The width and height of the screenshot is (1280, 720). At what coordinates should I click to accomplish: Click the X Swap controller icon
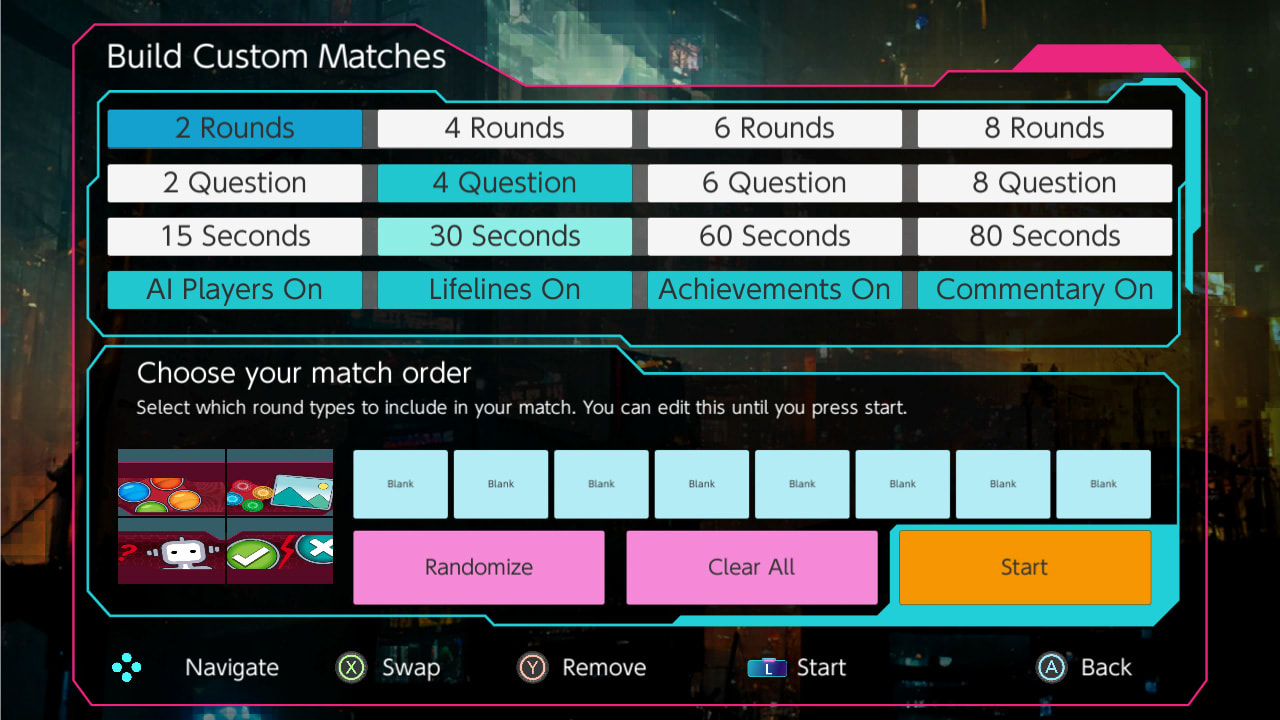[x=350, y=667]
